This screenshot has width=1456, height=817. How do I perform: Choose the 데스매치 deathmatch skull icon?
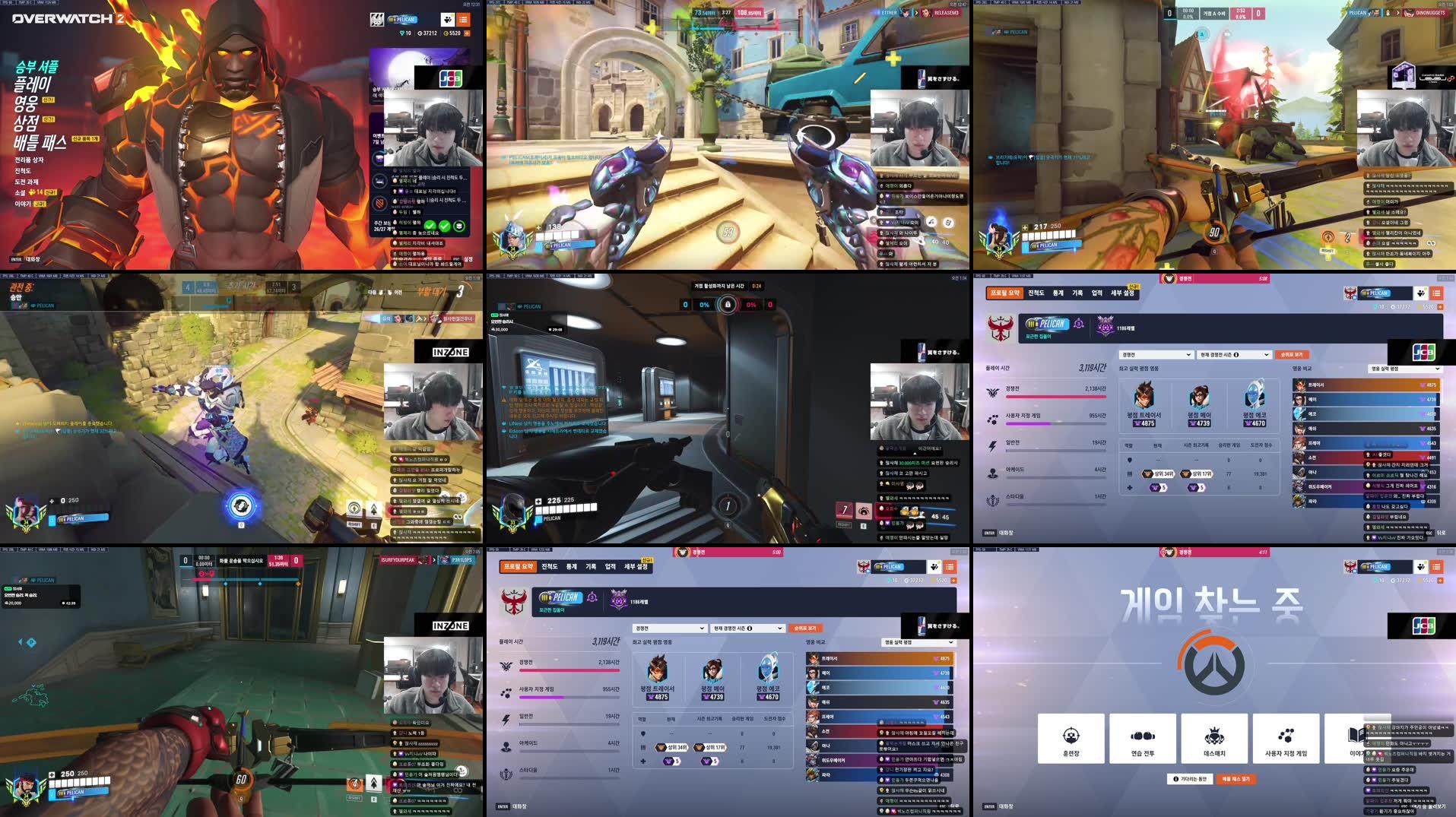tap(1214, 736)
